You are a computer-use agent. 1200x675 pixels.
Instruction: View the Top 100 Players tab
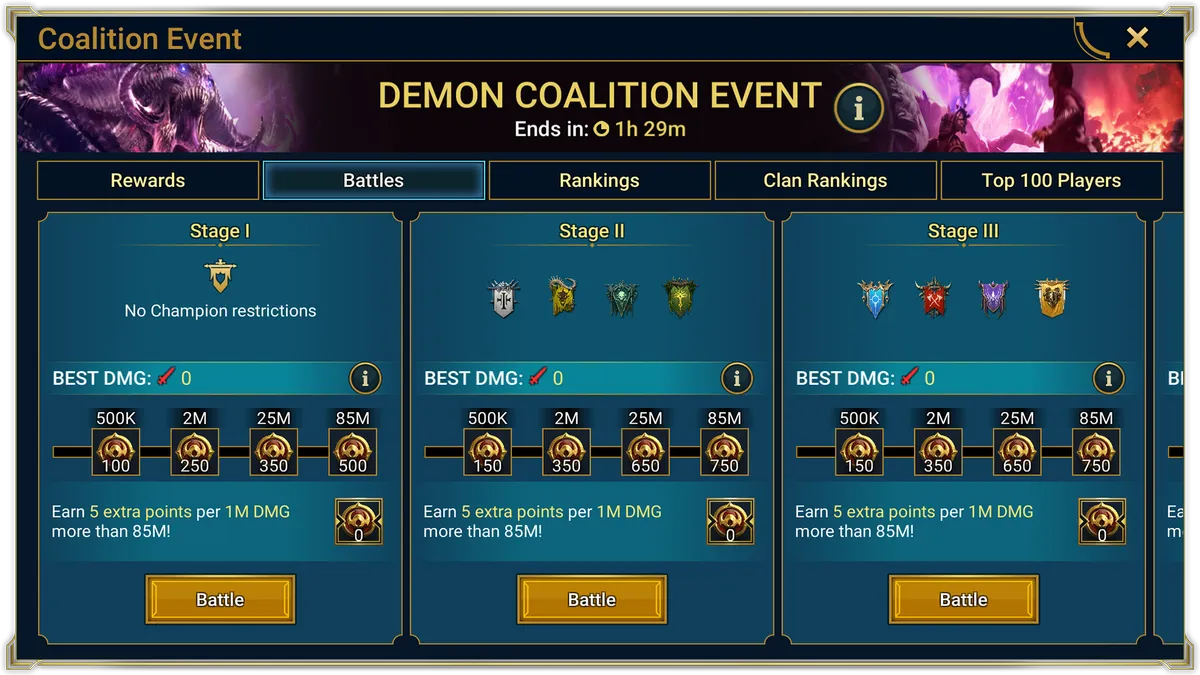(1051, 181)
